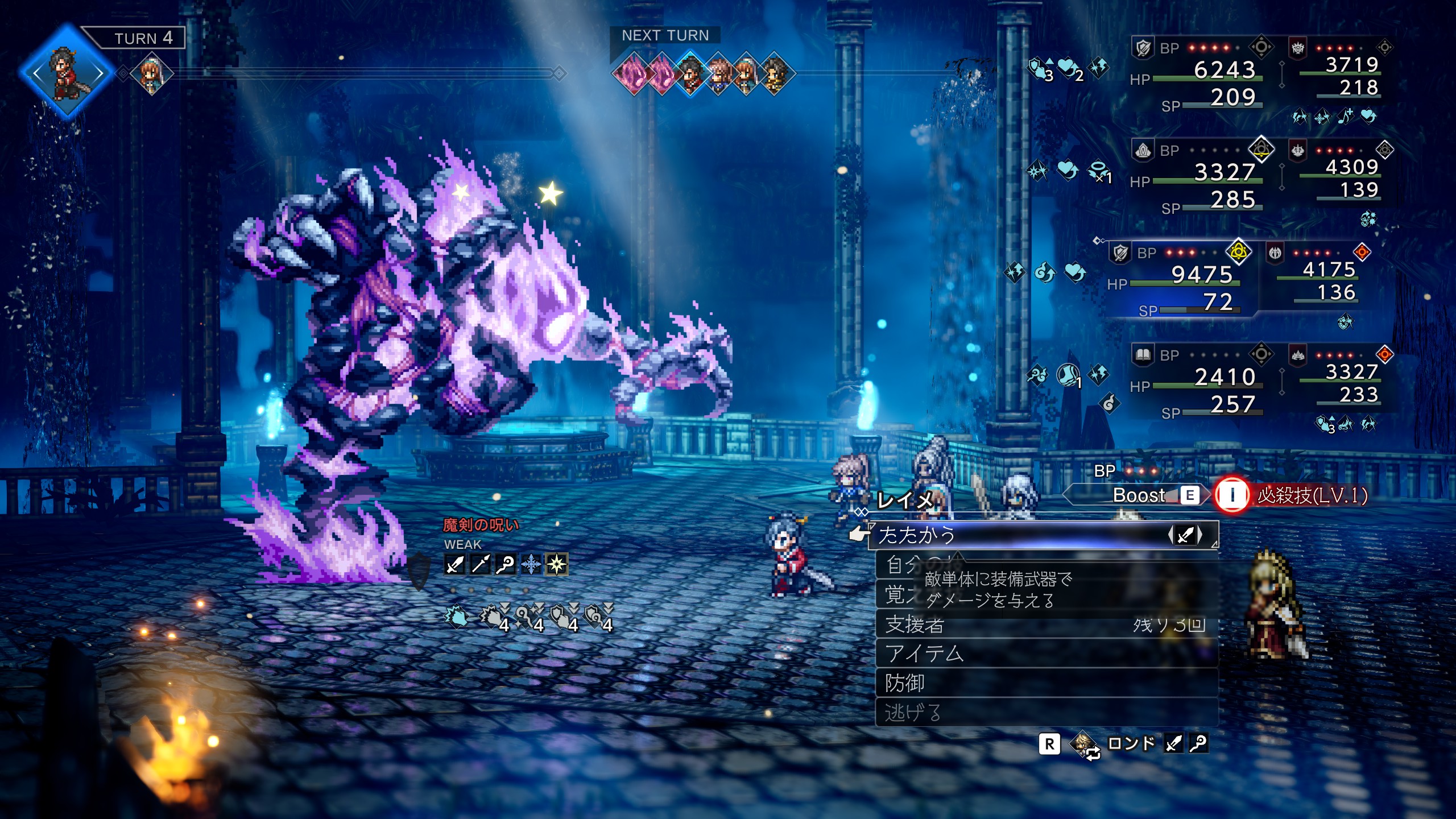Click the enemy's sword weakness icon

tap(454, 564)
